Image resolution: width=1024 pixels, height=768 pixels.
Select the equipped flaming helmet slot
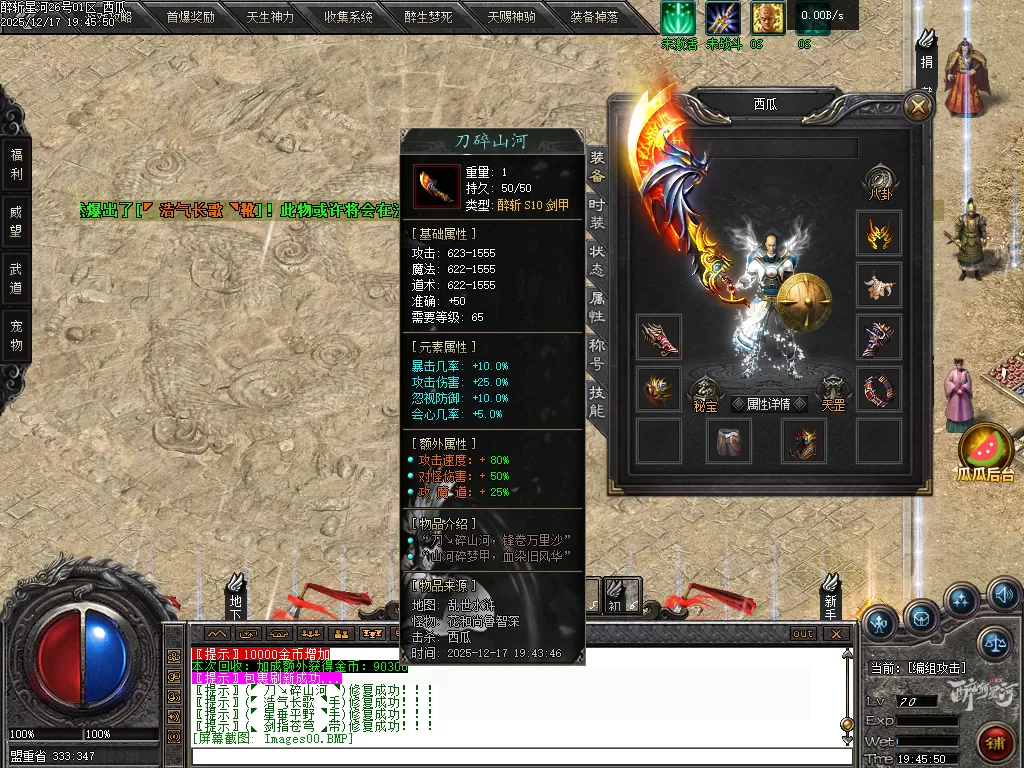879,234
